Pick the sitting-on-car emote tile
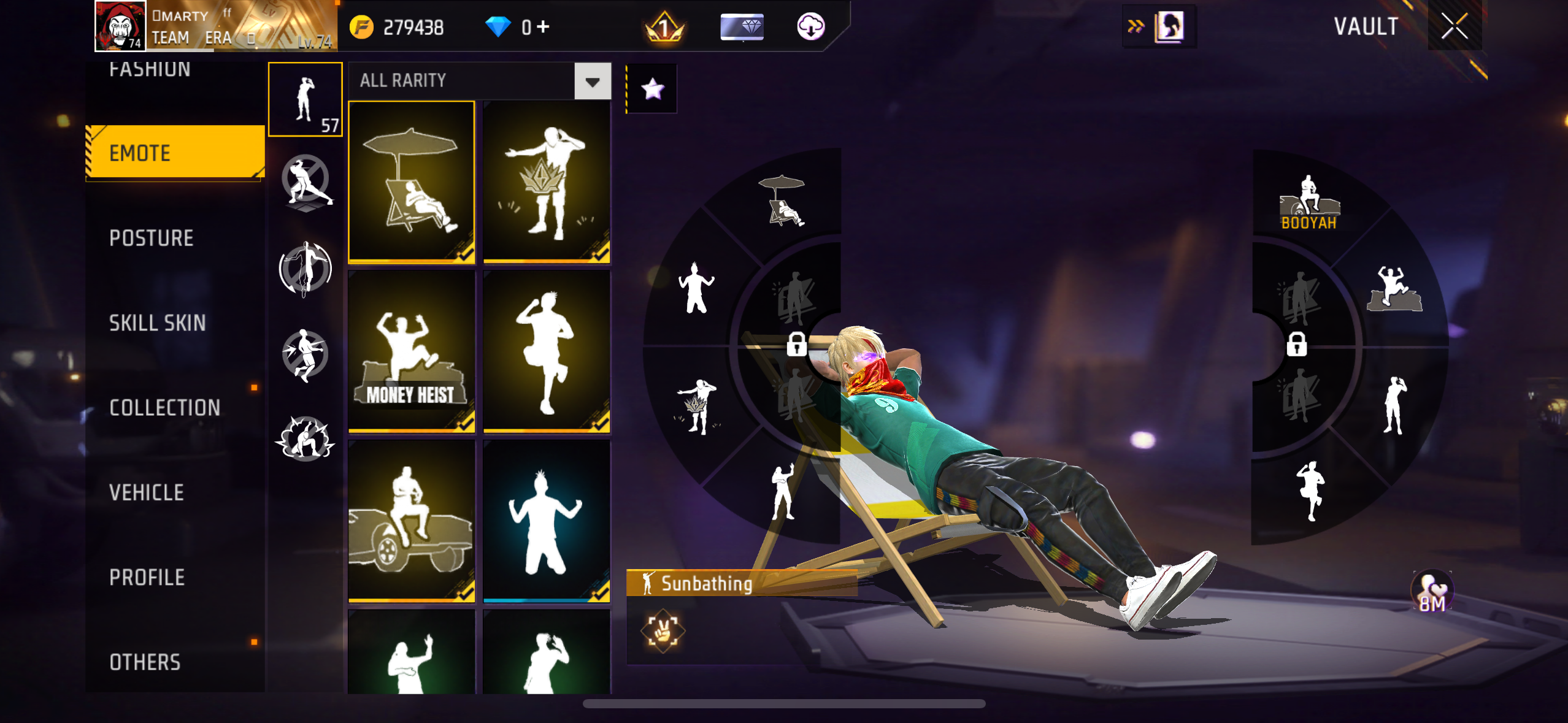Screen dimensions: 1568x723 click(412, 521)
